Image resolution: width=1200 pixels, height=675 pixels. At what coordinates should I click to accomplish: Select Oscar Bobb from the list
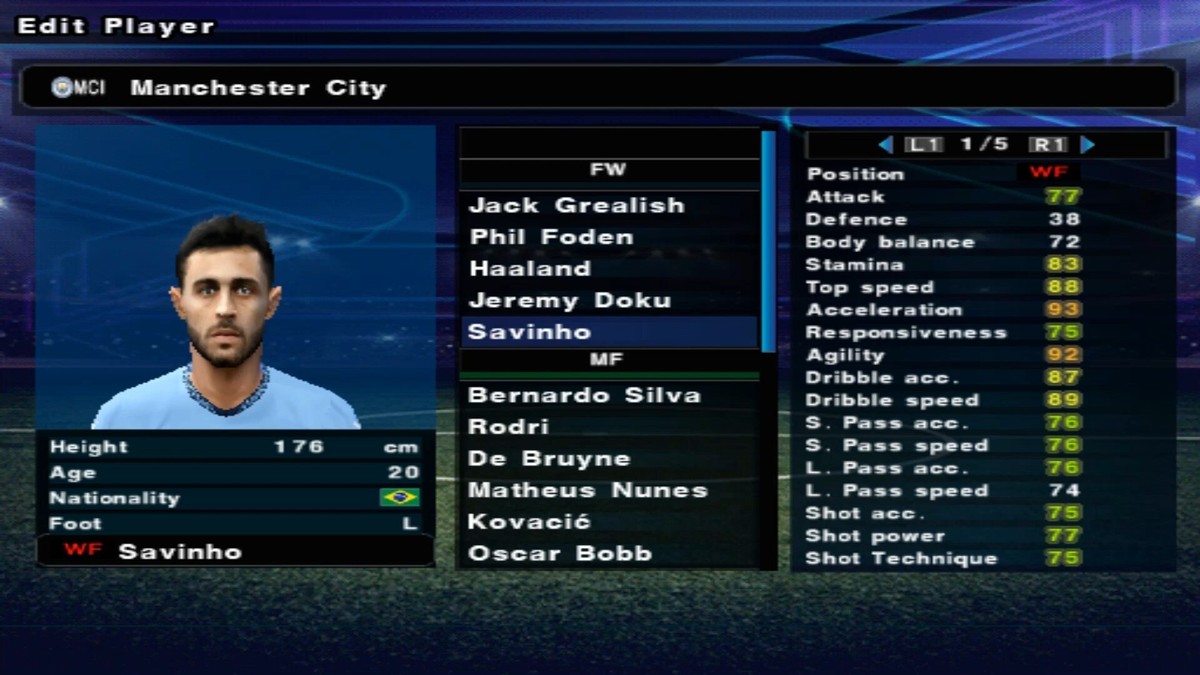click(x=559, y=554)
